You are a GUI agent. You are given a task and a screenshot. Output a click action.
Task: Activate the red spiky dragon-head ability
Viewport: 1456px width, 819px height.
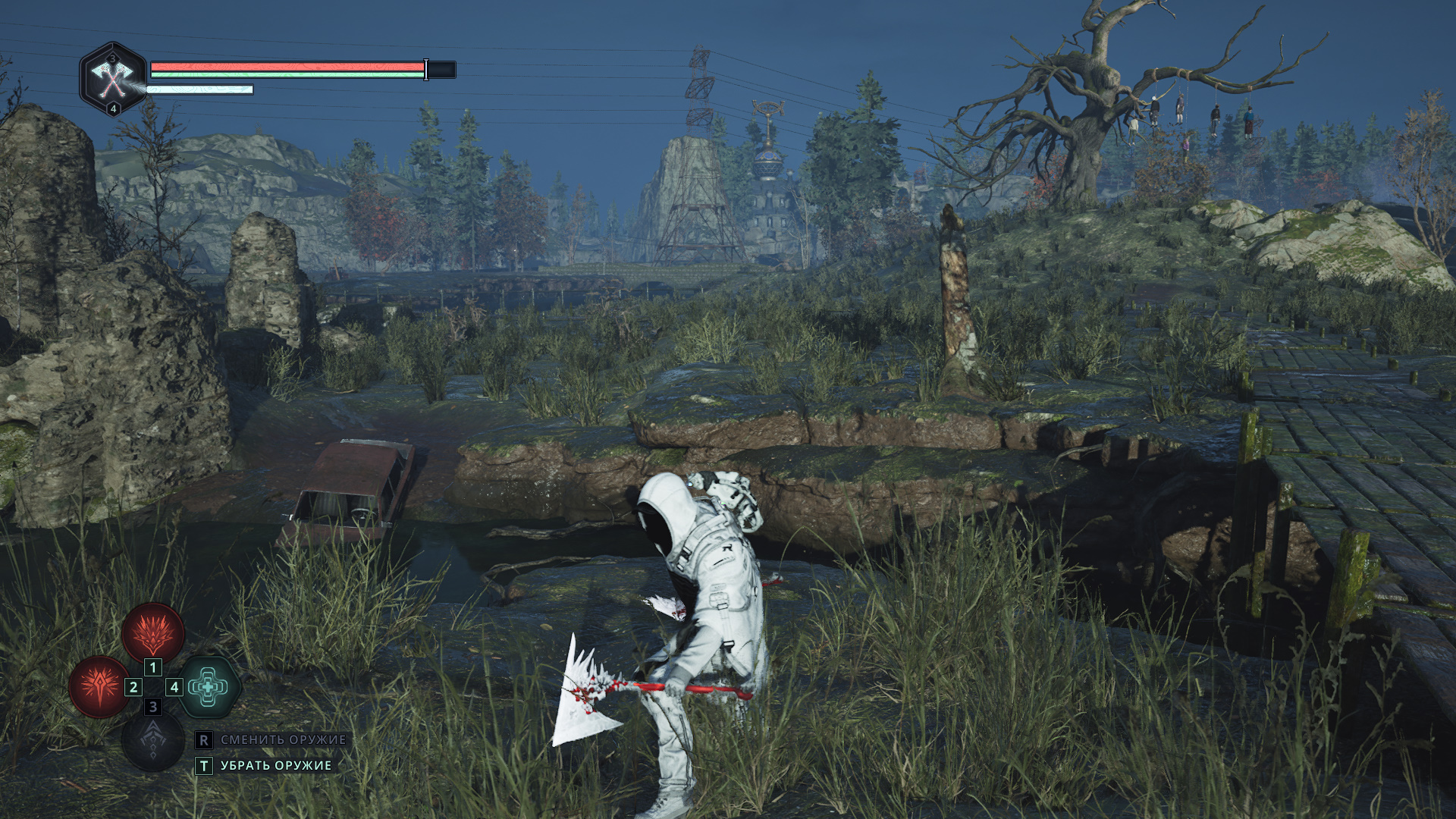pos(153,632)
